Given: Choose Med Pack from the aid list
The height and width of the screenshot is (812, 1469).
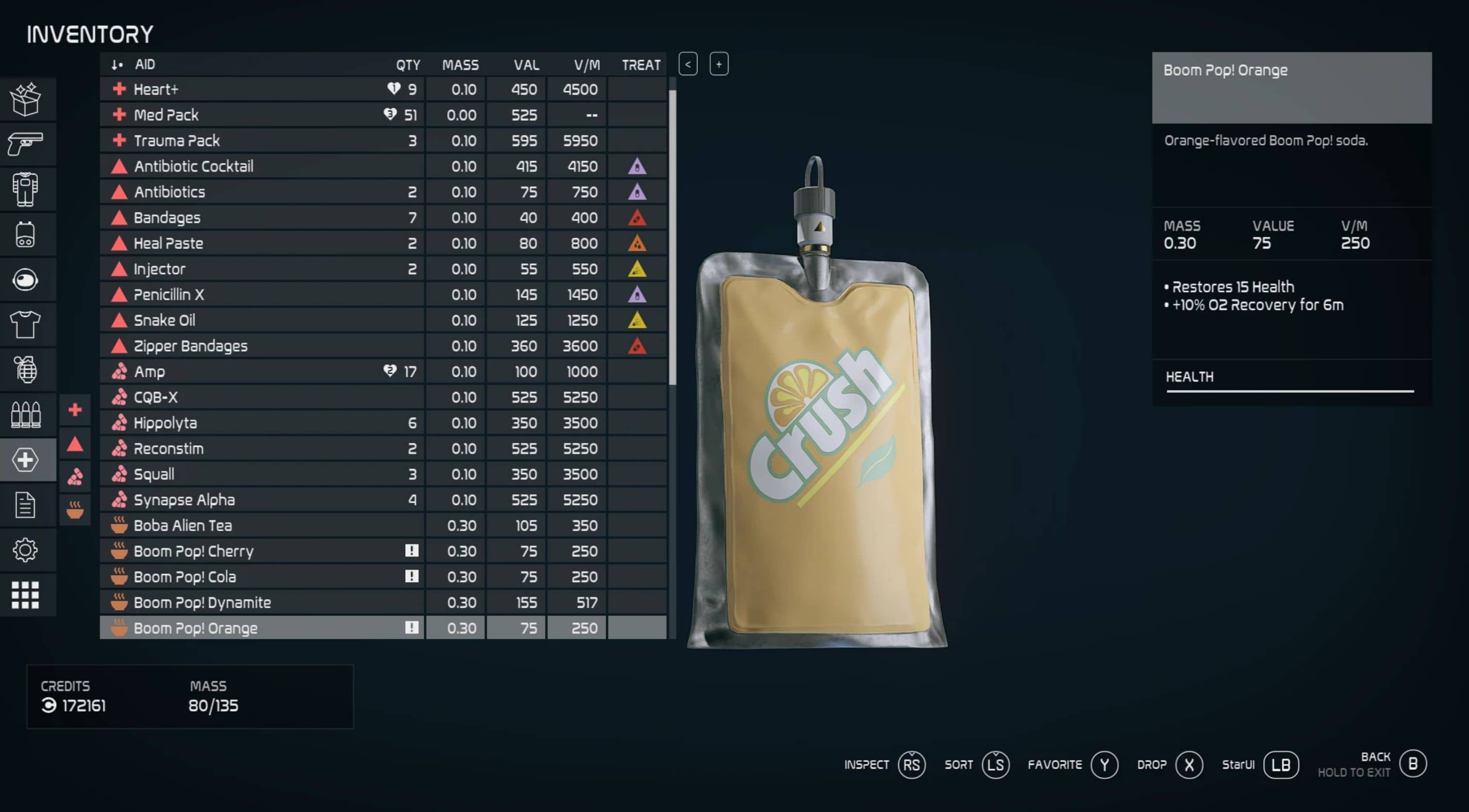Looking at the screenshot, I should [263, 115].
